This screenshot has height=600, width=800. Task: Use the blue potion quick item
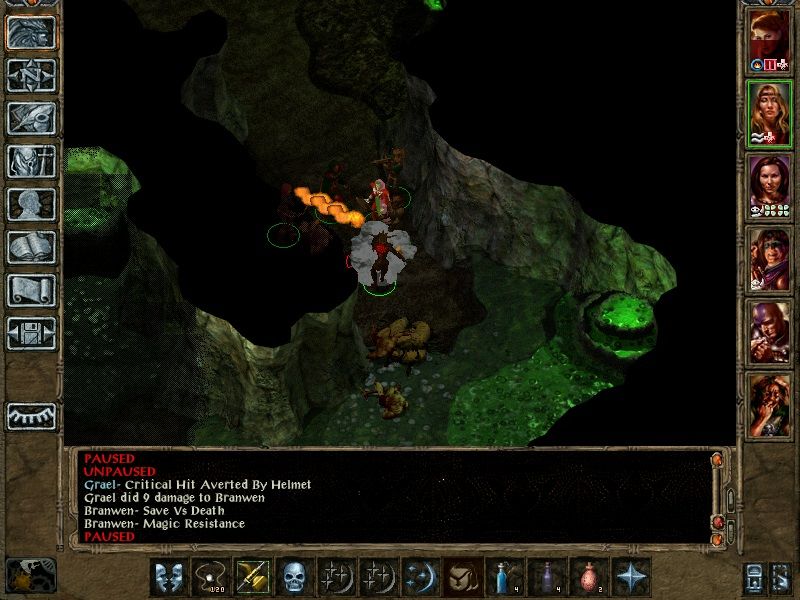pyautogui.click(x=504, y=578)
